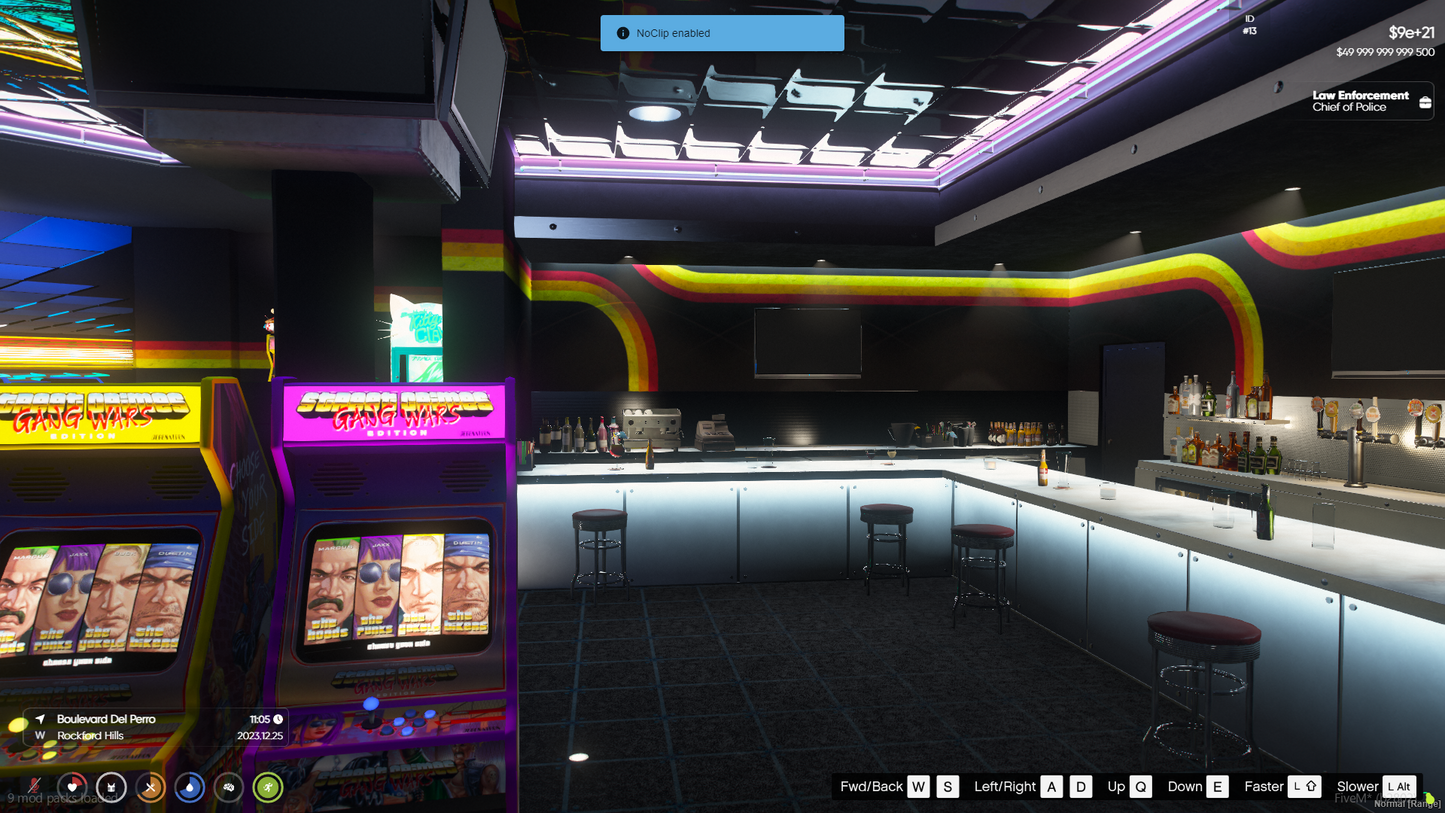Screen dimensions: 1445x813
Task: Click the briefcase icon beside Chief of Police
Action: [1425, 102]
